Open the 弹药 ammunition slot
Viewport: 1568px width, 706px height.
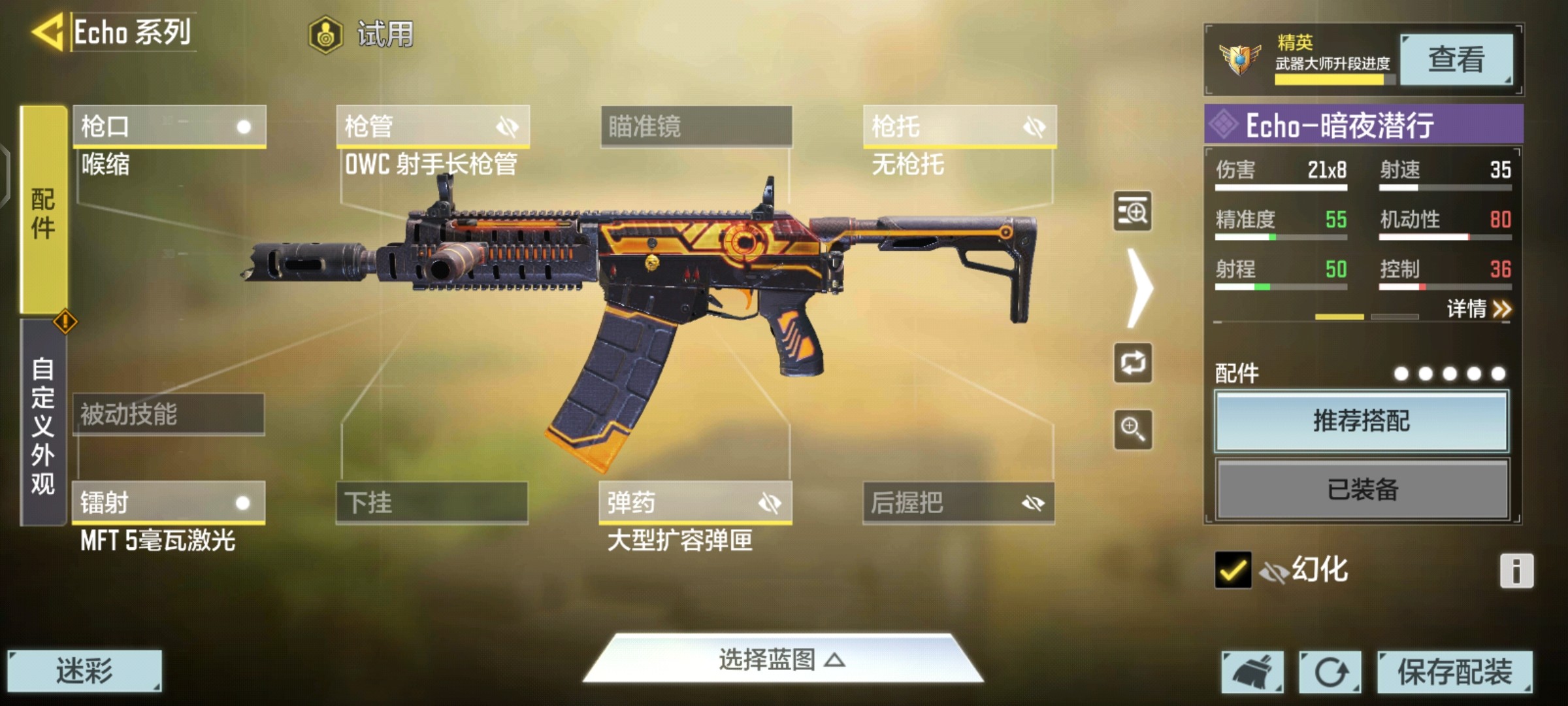click(x=695, y=503)
